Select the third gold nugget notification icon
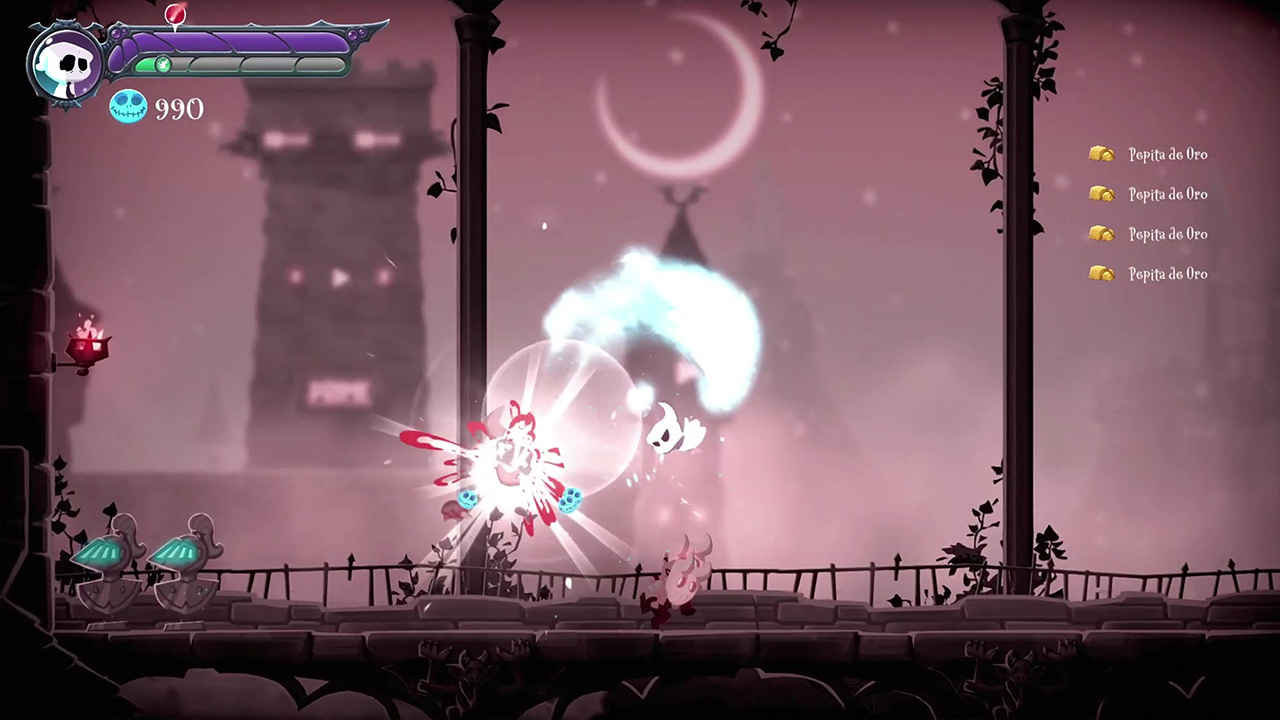Screen dimensions: 1280x720 point(1103,234)
